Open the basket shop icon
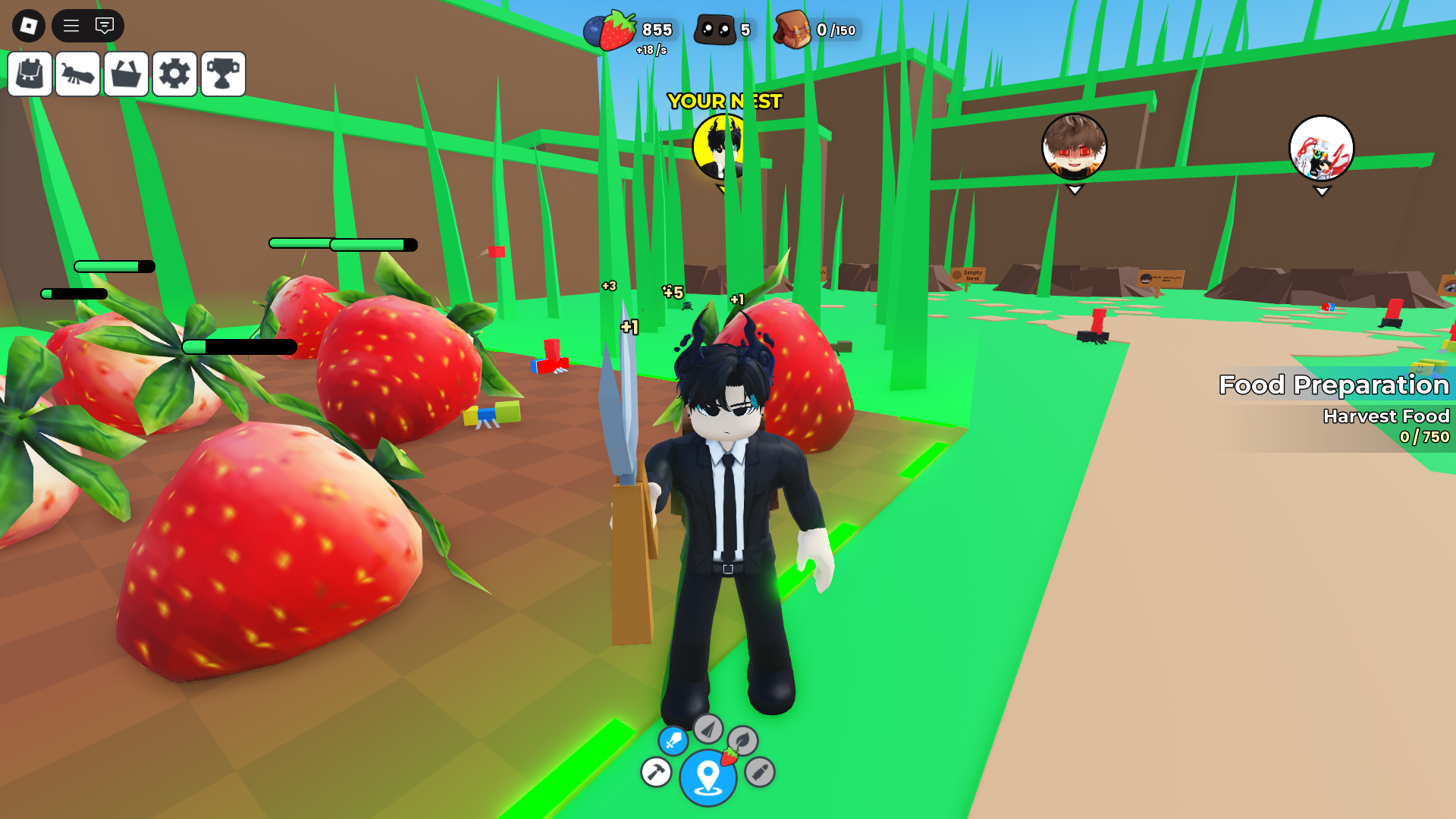The height and width of the screenshot is (819, 1456). coord(126,74)
